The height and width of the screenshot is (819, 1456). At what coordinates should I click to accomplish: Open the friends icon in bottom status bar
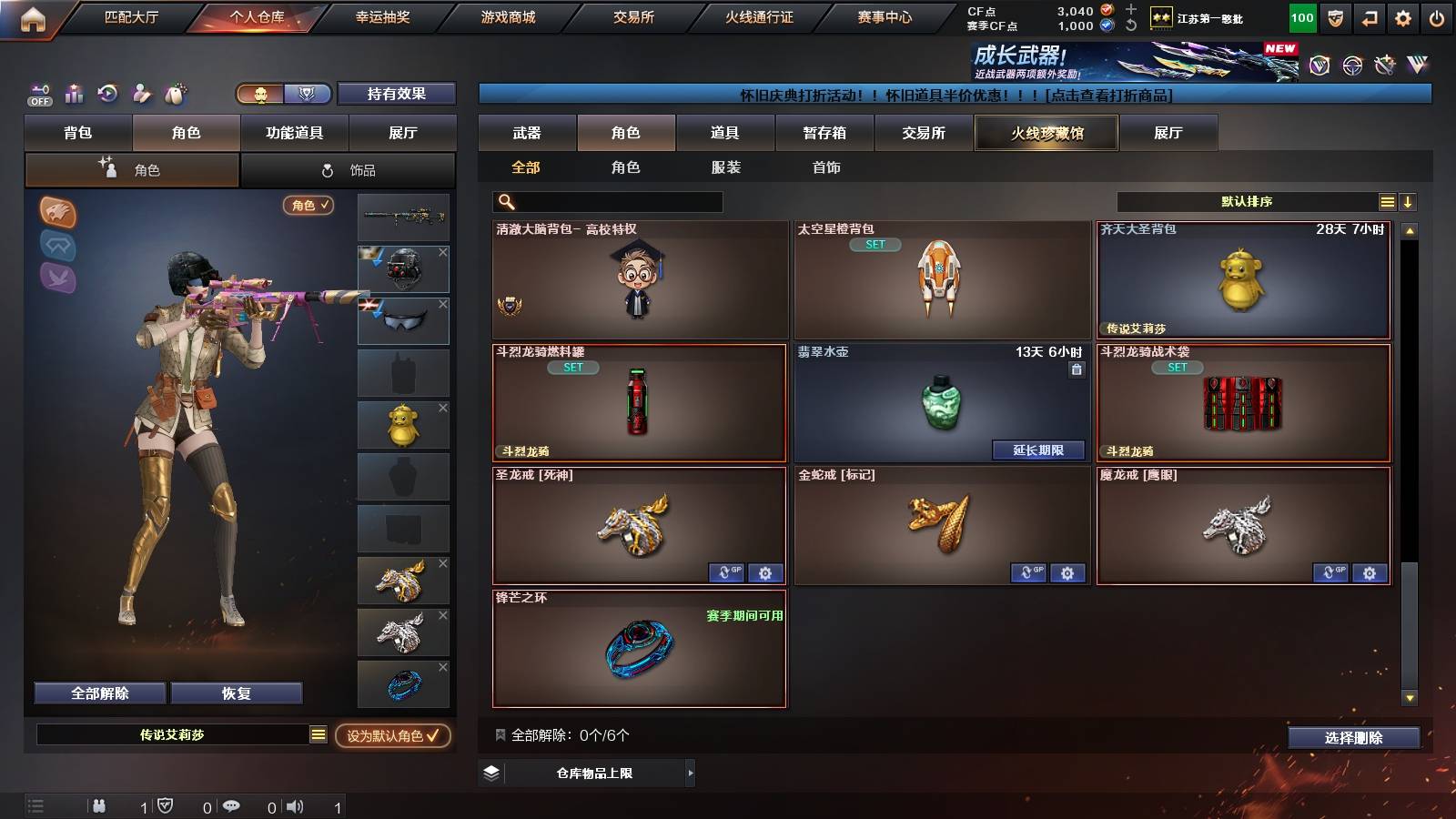98,806
